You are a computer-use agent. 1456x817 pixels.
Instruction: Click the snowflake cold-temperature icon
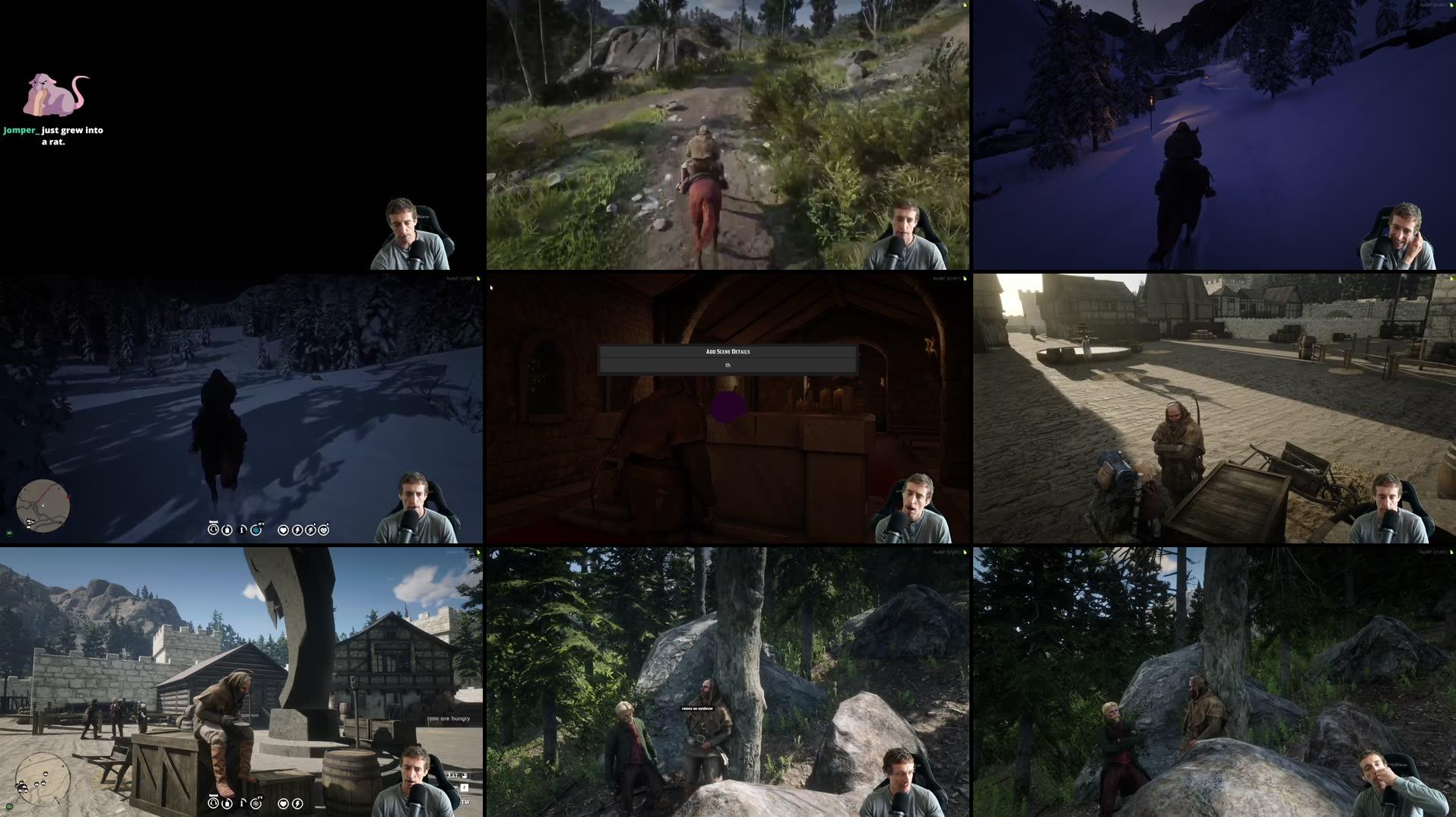point(256,530)
